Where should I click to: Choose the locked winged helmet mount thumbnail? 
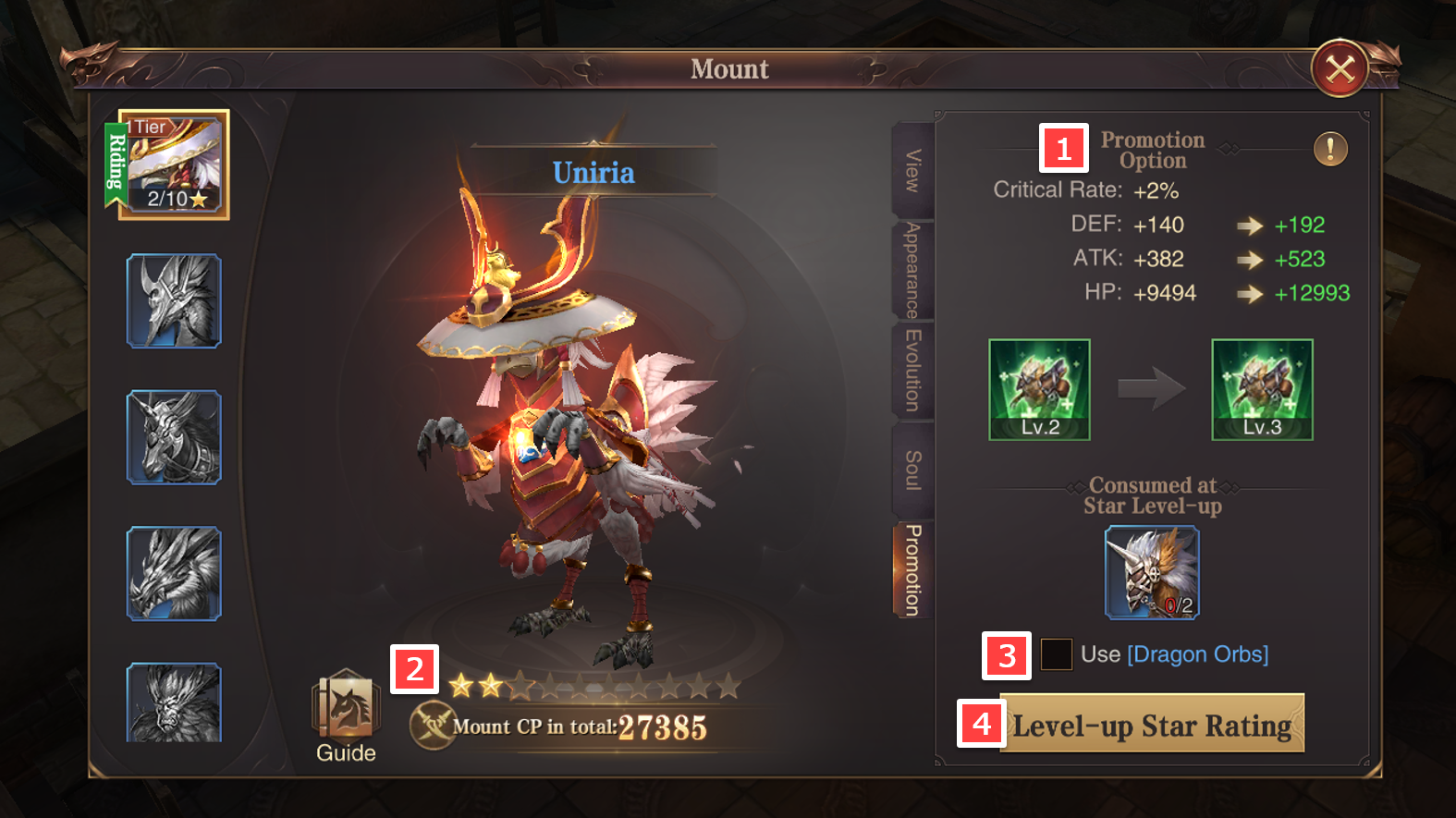pyautogui.click(x=174, y=301)
